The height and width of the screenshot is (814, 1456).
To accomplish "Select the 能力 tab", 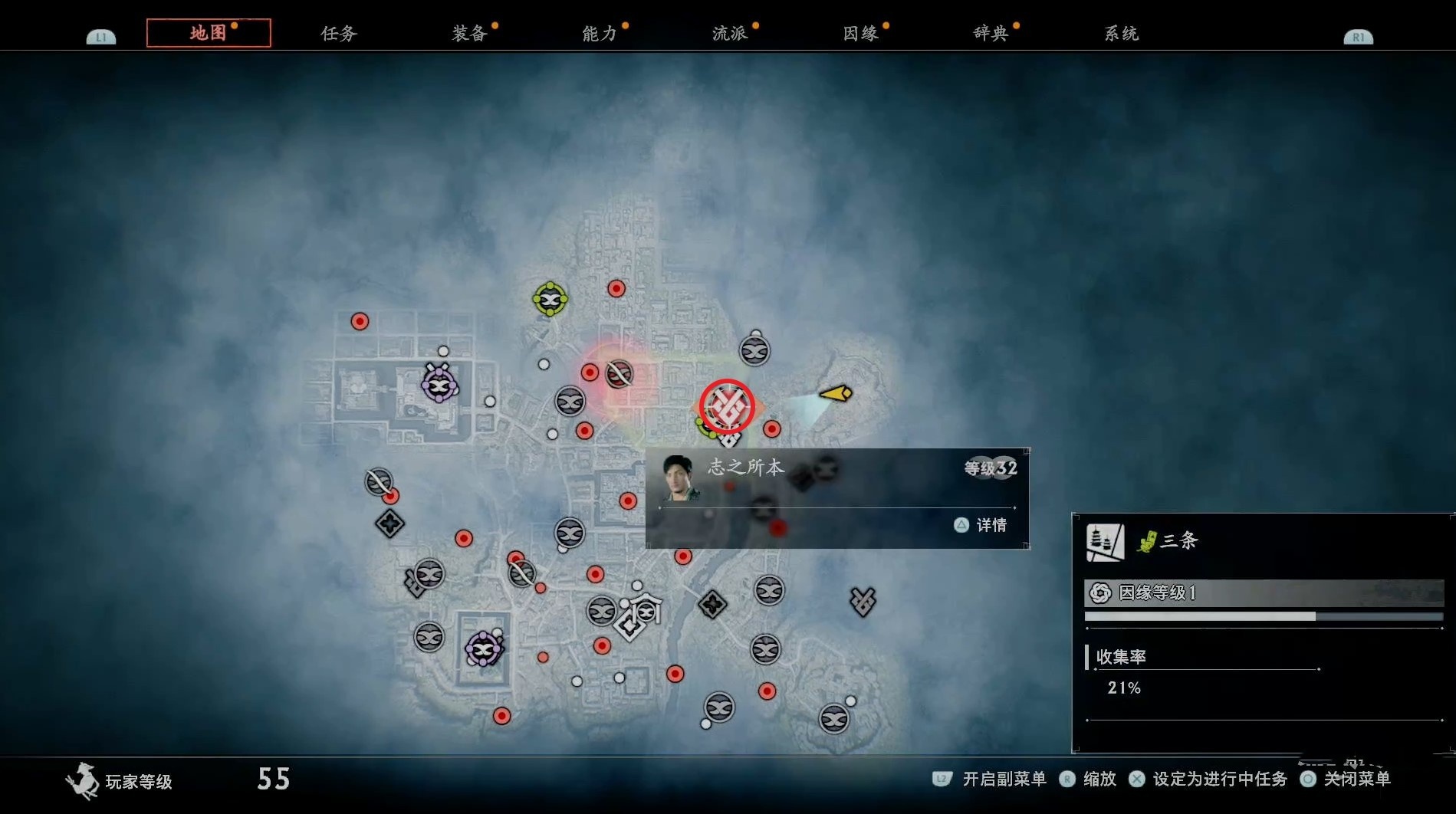I will 600,34.
